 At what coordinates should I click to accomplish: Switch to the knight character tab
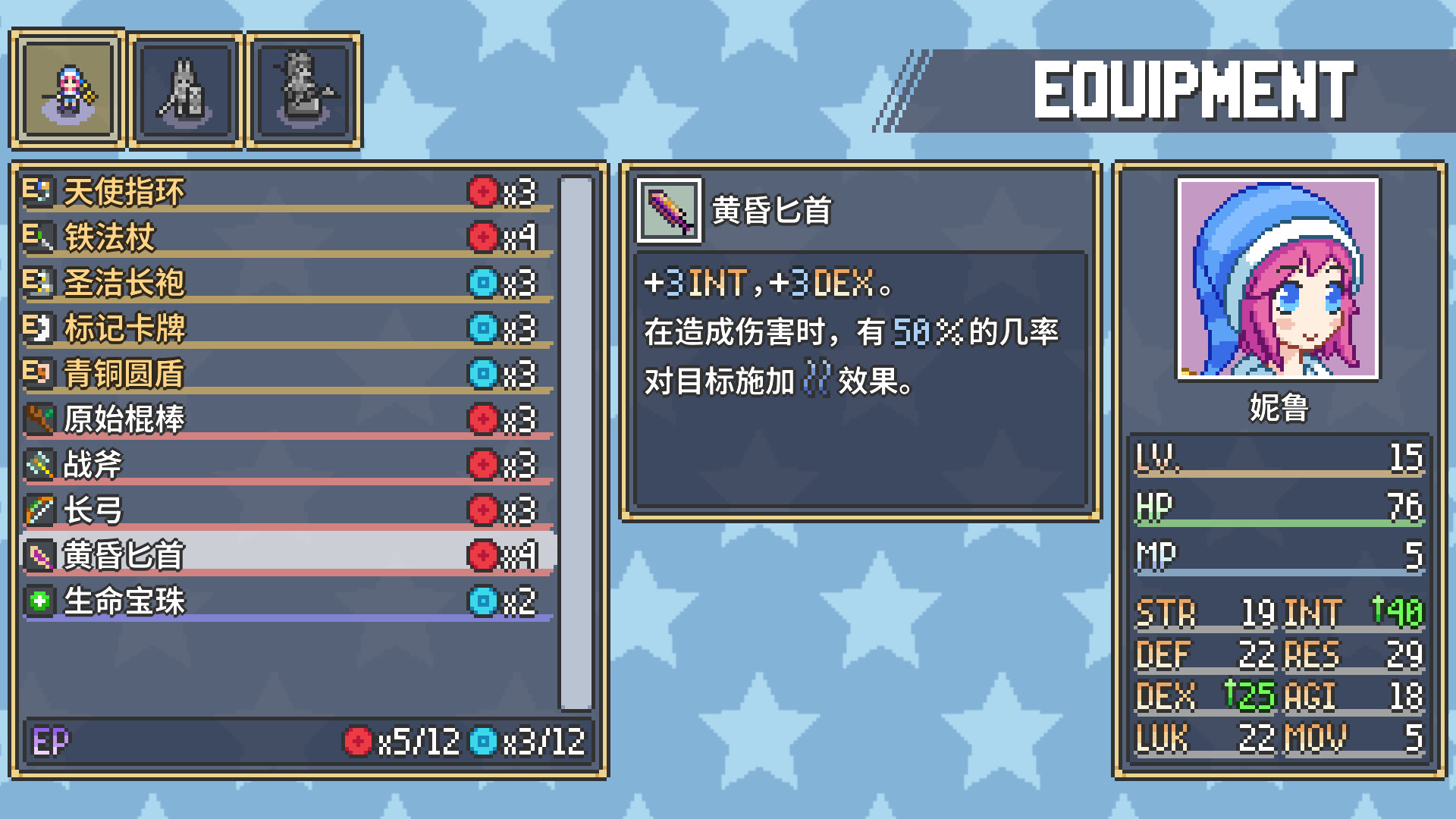click(184, 88)
